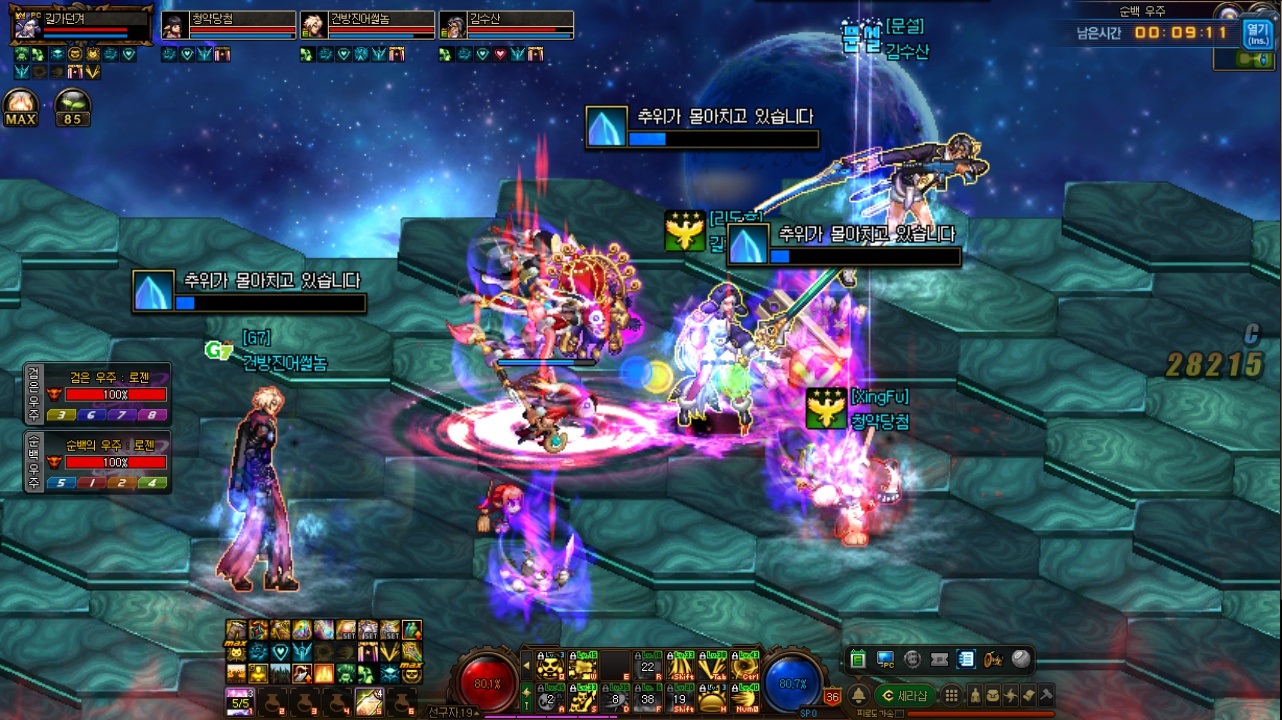The height and width of the screenshot is (720, 1282).
Task: Activate the skull skill on the Q key
Action: 549,667
